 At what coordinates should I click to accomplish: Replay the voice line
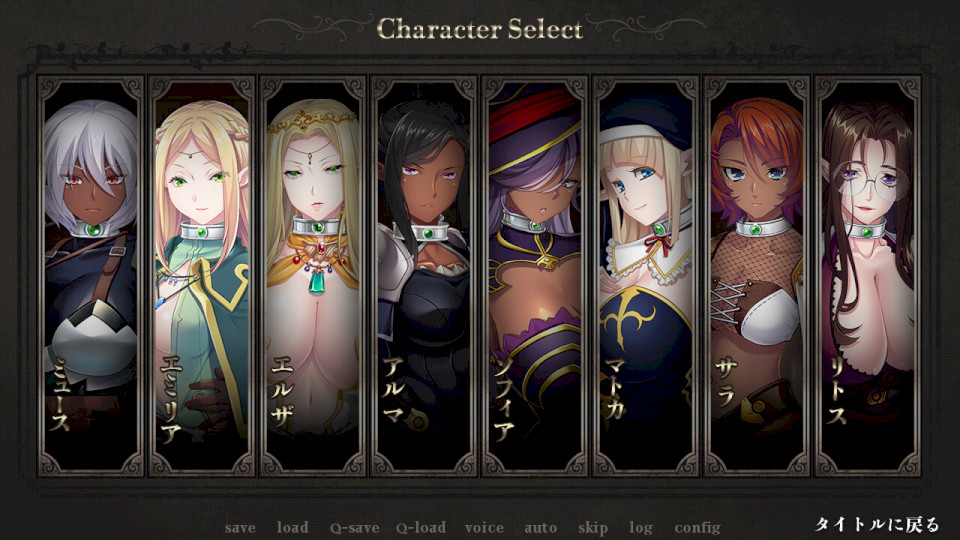484,528
